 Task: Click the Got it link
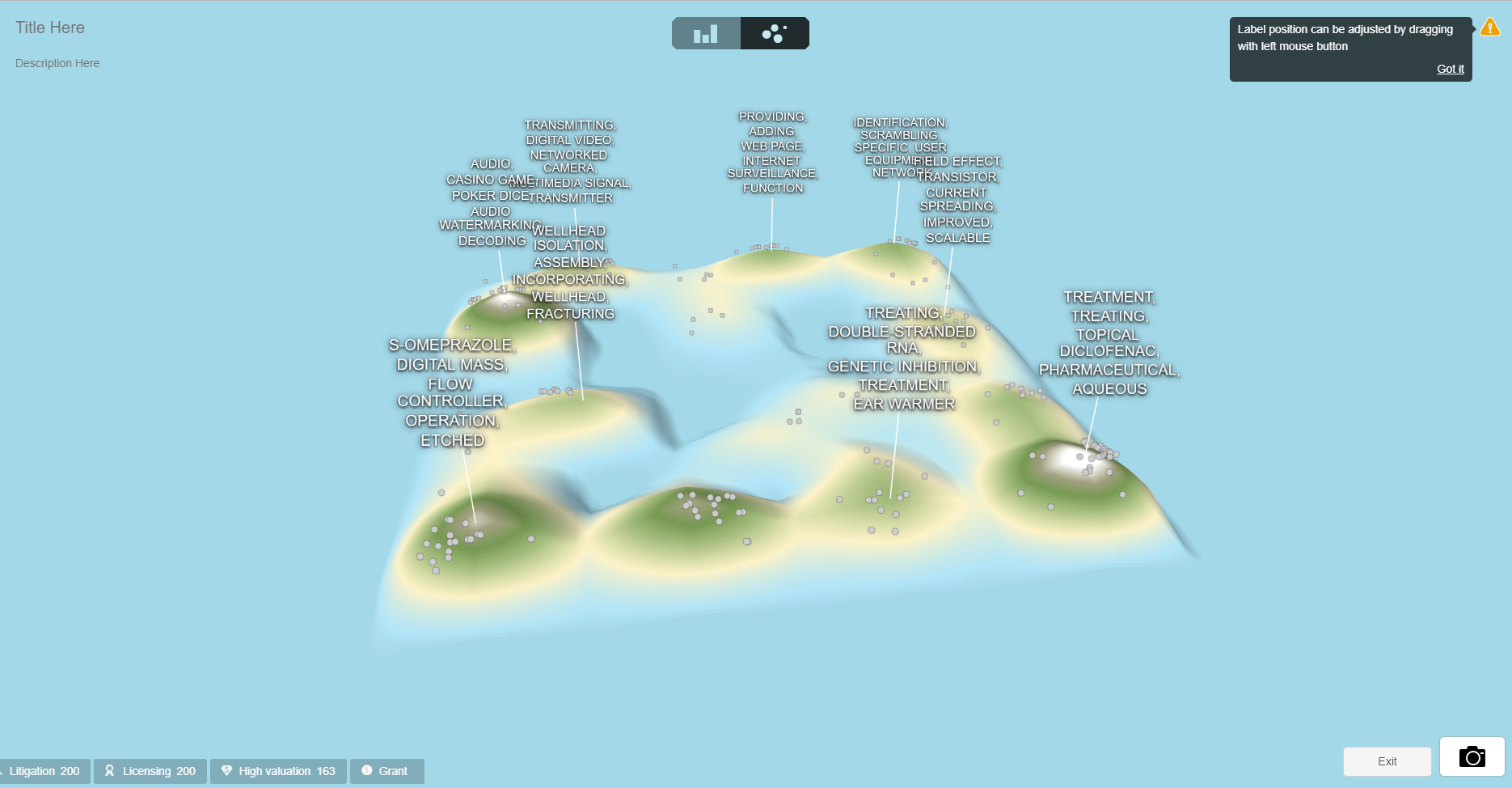coord(1450,69)
